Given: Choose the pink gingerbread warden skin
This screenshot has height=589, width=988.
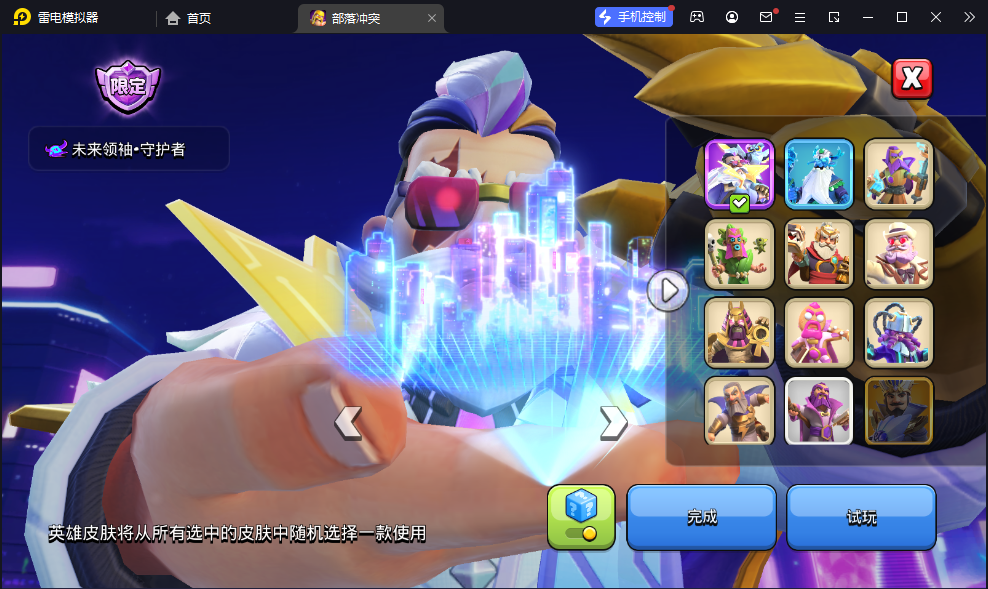Looking at the screenshot, I should [819, 332].
